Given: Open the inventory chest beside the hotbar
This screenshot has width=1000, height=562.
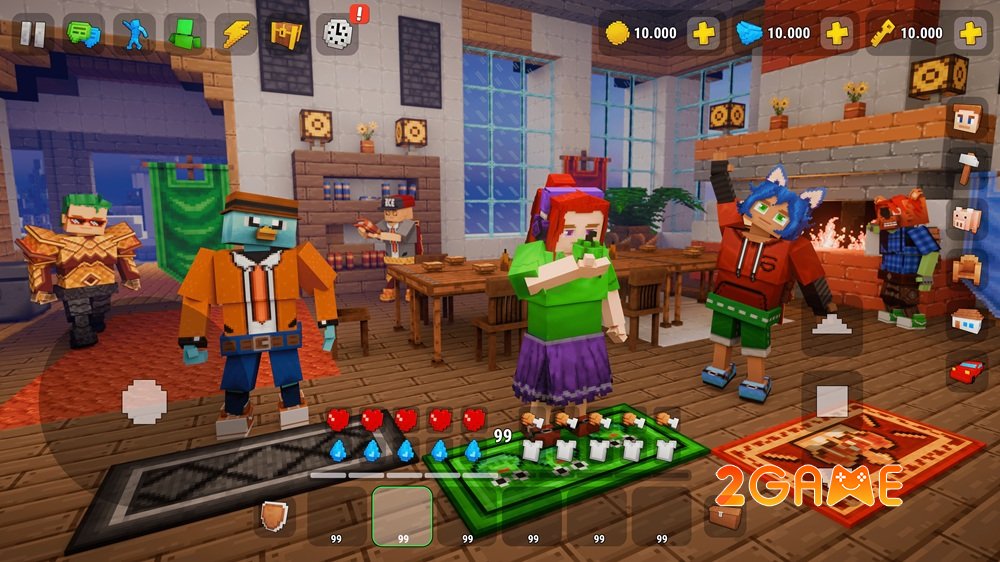Looking at the screenshot, I should [726, 515].
